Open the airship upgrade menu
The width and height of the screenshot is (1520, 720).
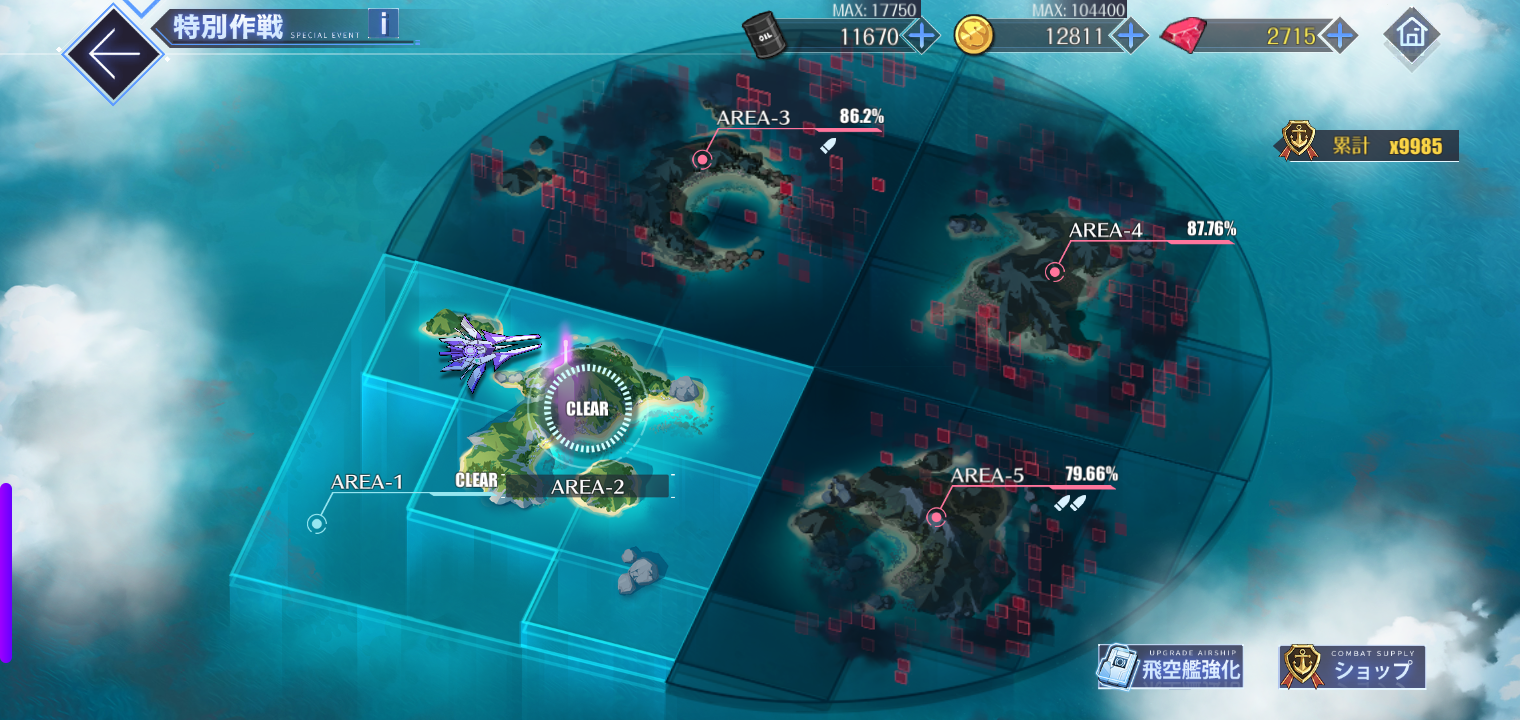(1170, 667)
